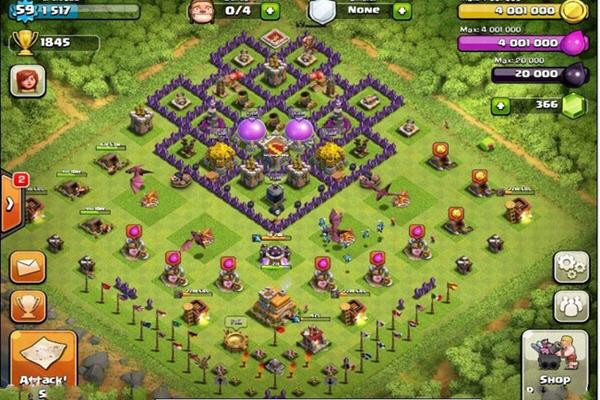Open the red-haired avatar portrait
600x400 pixels.
(27, 83)
